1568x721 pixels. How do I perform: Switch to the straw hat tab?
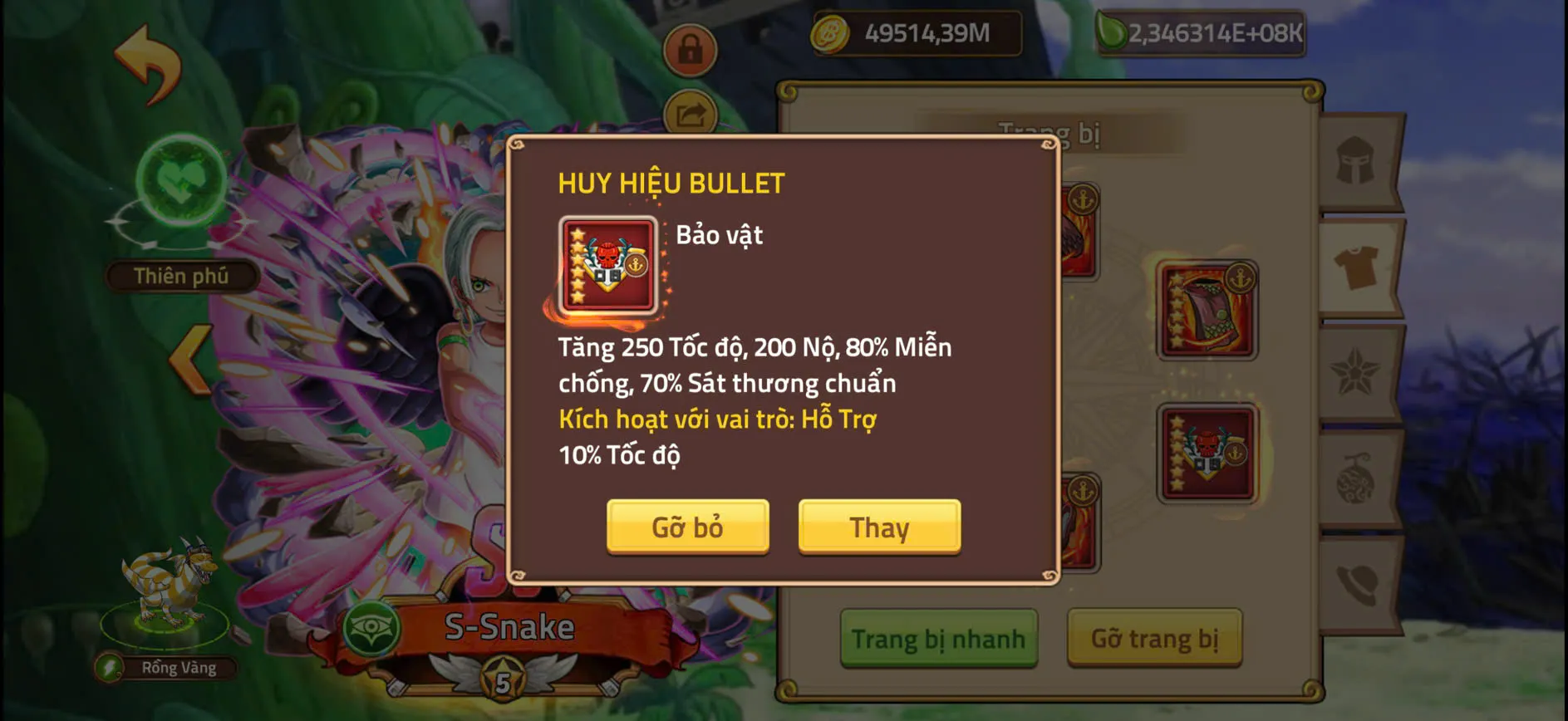coord(1357,583)
